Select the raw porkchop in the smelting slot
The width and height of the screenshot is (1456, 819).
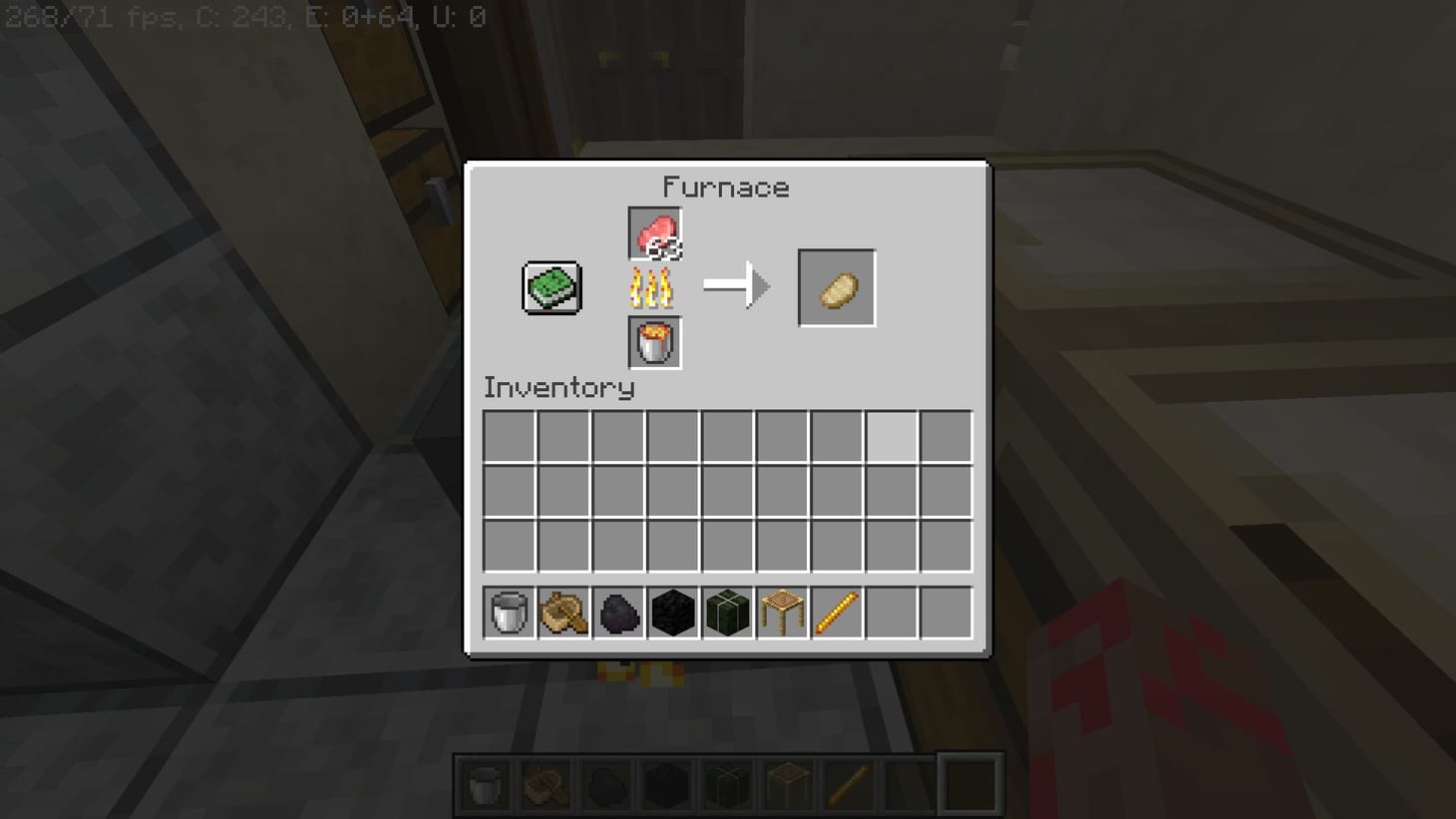(x=653, y=231)
